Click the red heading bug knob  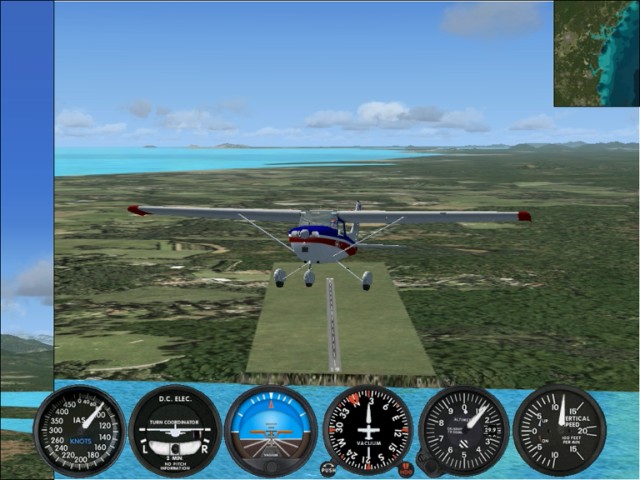(x=405, y=468)
